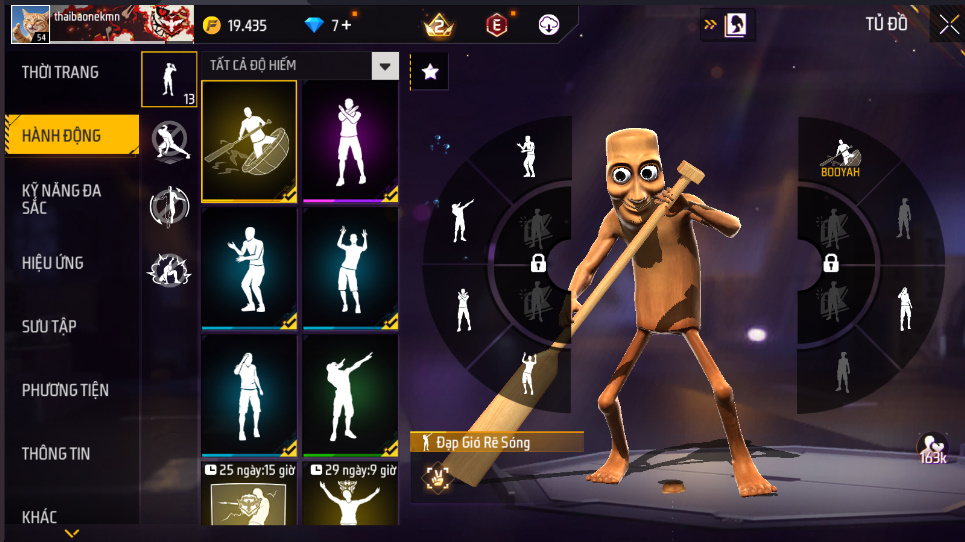Select the Hành Động menu entry
Image resolution: width=965 pixels, height=542 pixels.
coord(62,135)
